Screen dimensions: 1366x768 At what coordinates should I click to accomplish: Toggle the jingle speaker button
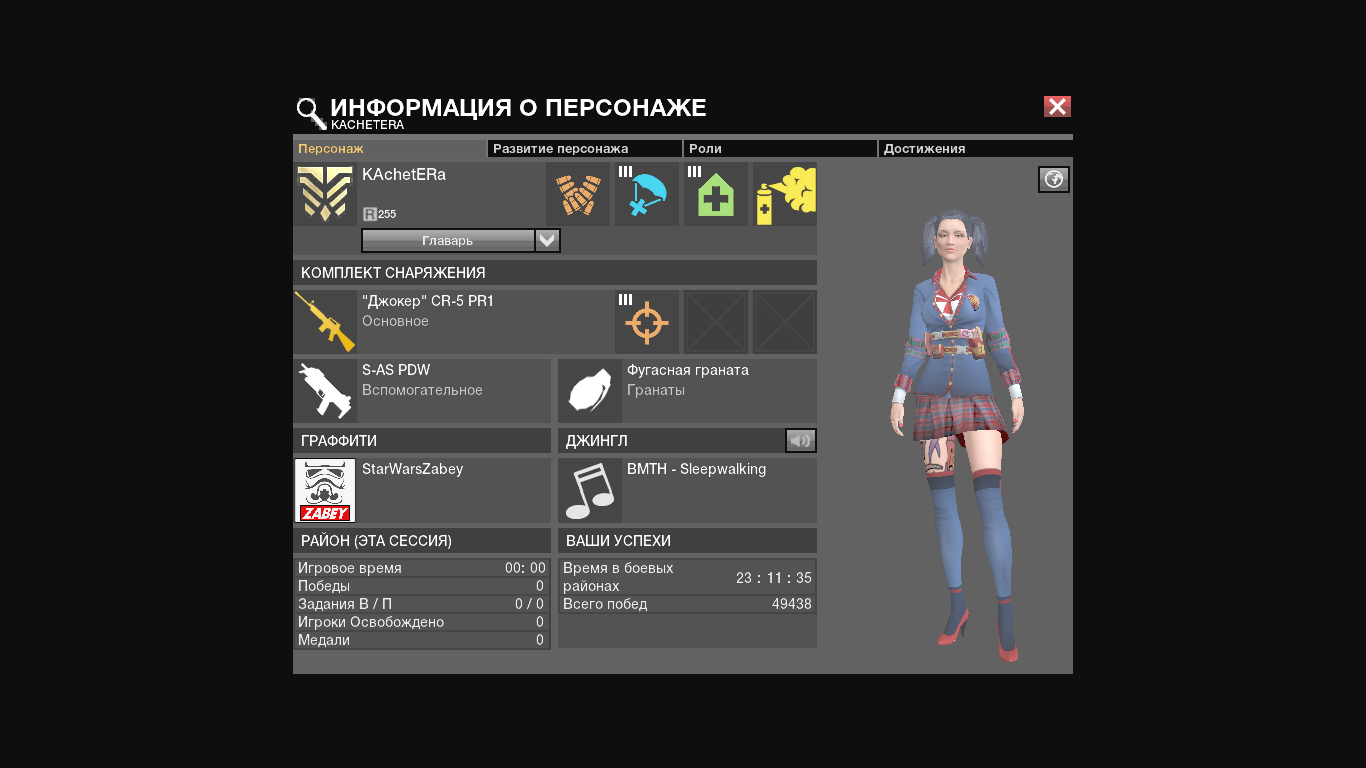(801, 441)
